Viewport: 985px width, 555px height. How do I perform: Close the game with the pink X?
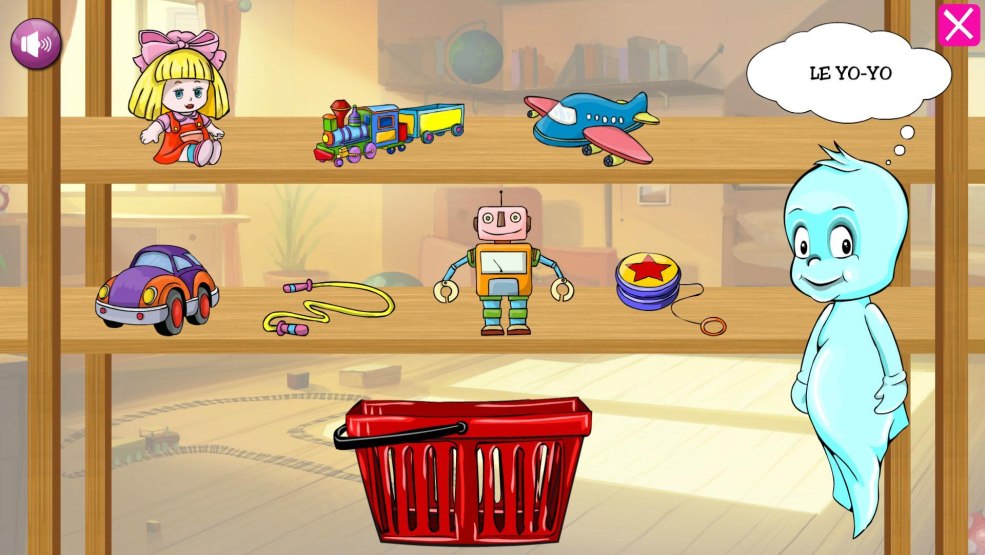click(x=958, y=25)
